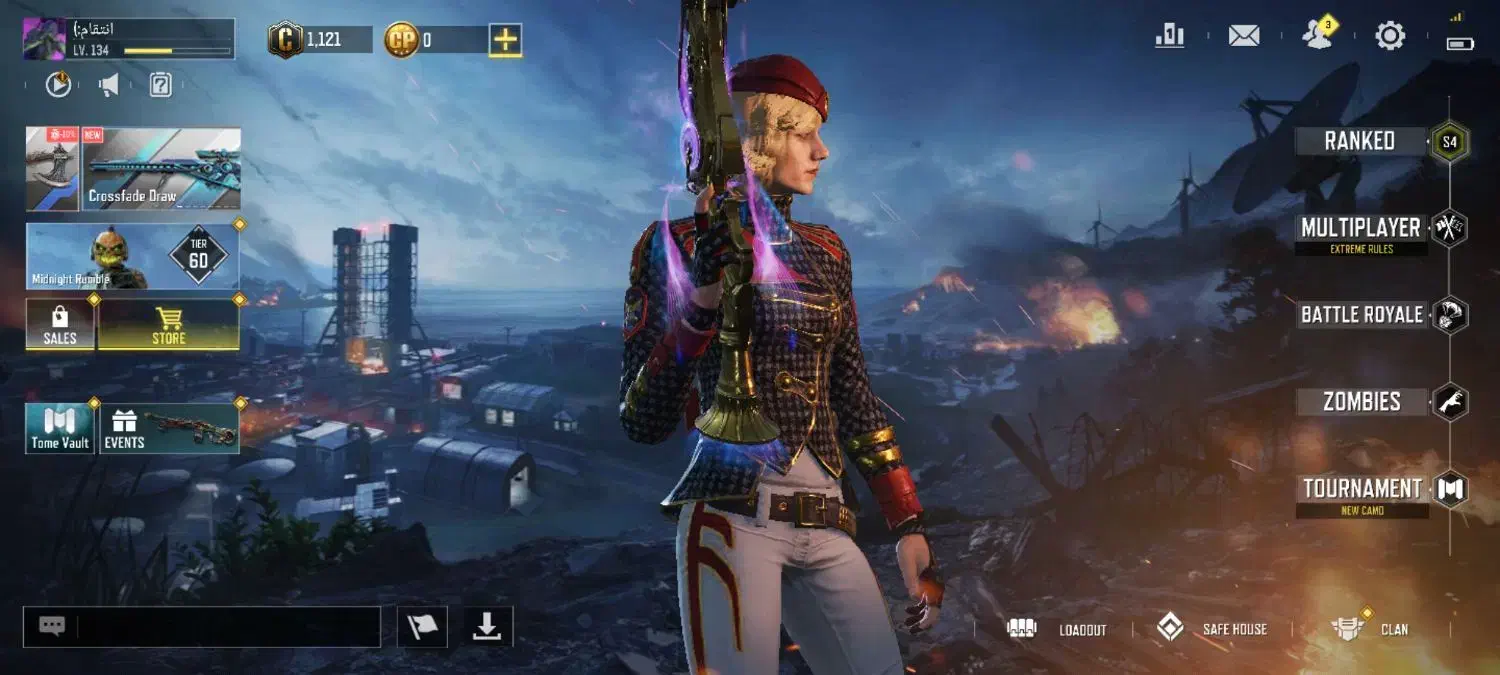
Task: Open the friends list icon
Action: click(x=1317, y=36)
